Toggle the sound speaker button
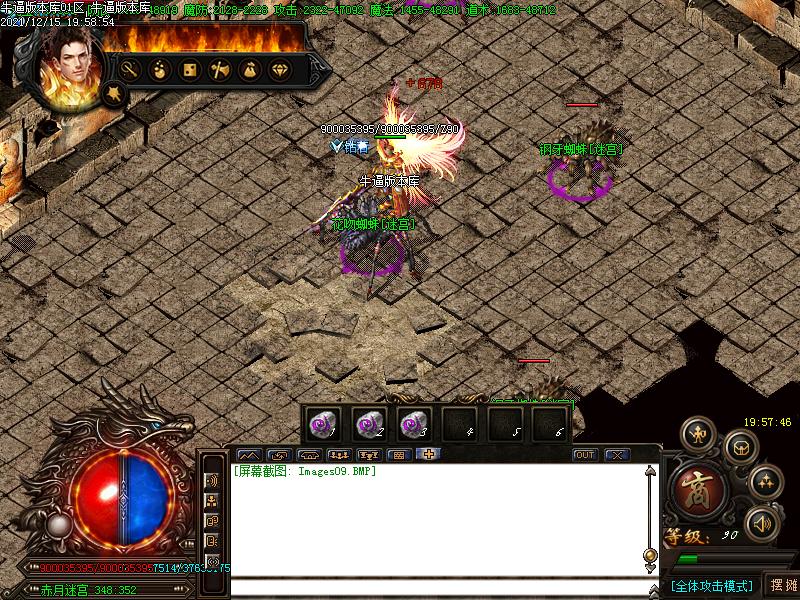The height and width of the screenshot is (600, 800). click(x=762, y=521)
